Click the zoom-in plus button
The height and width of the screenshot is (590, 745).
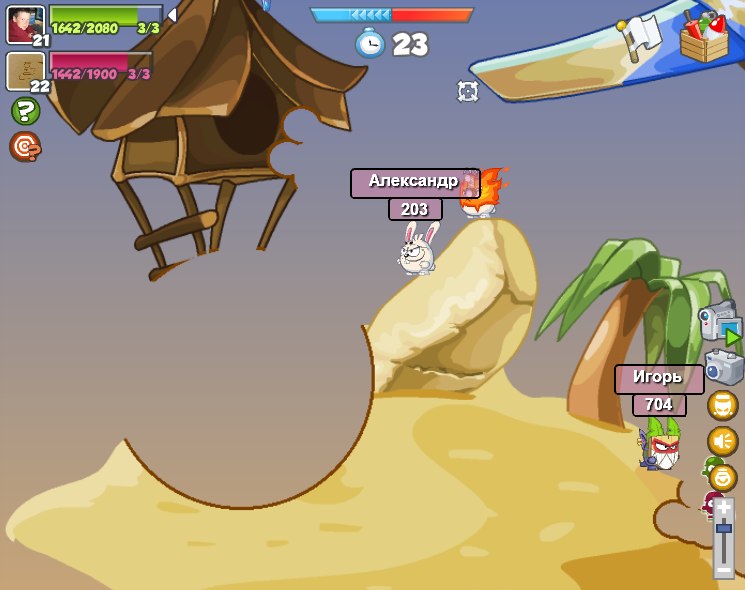coord(723,507)
